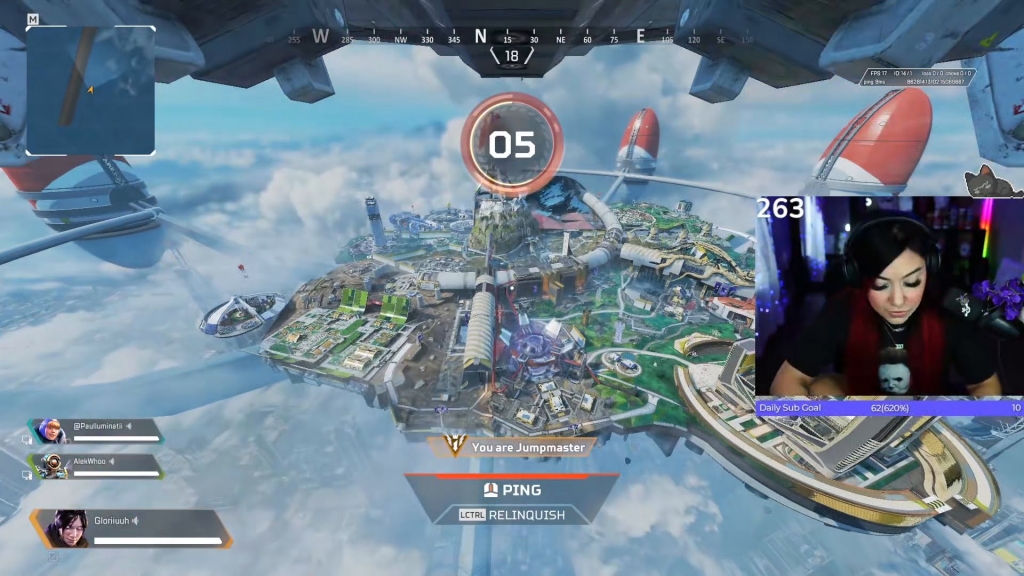Click your own Gloriiuuh player banner
Image resolution: width=1024 pixels, height=576 pixels.
point(132,528)
